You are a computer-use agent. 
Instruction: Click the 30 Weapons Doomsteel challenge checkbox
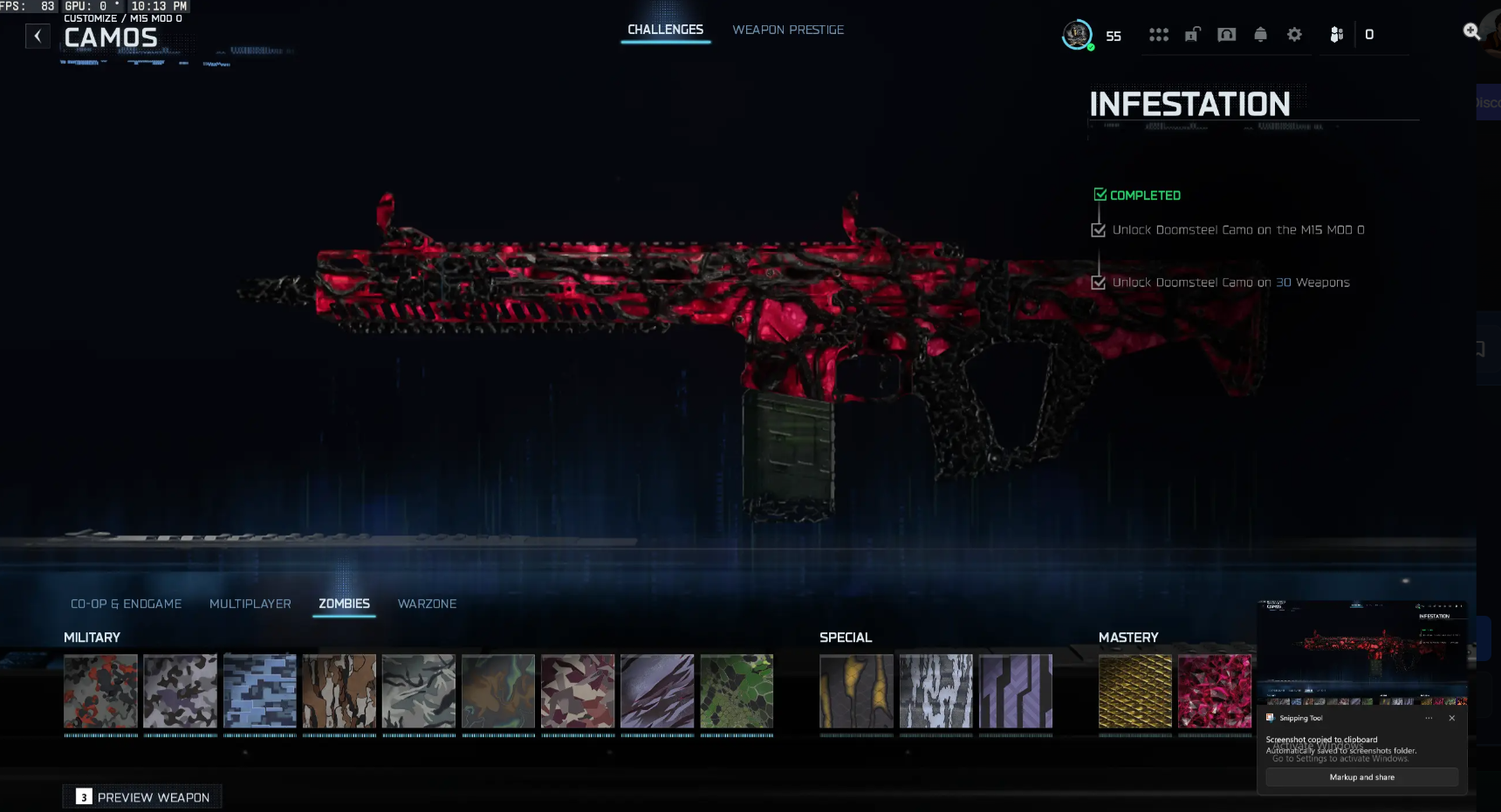tap(1099, 282)
